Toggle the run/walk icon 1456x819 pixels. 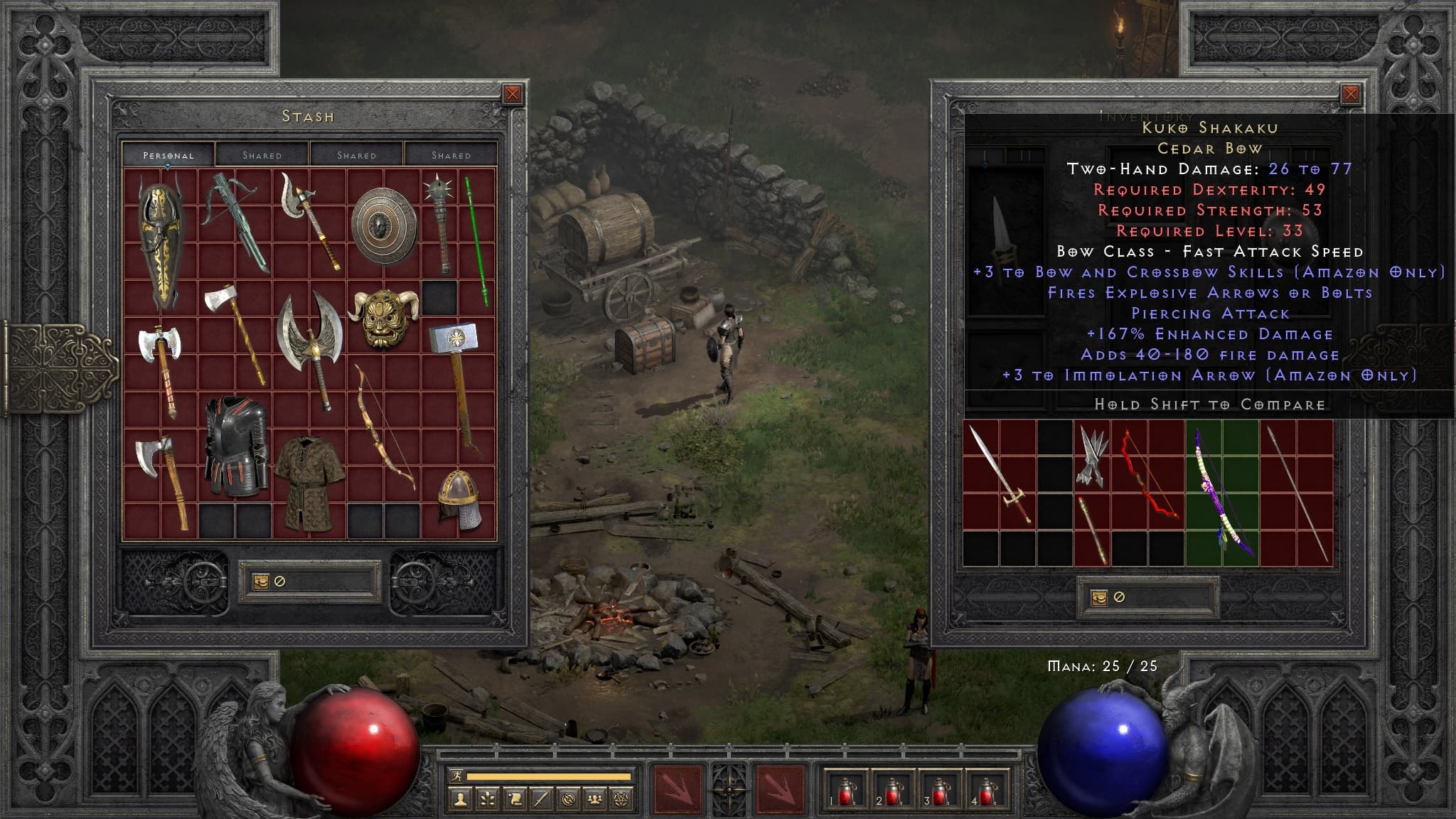point(456,776)
